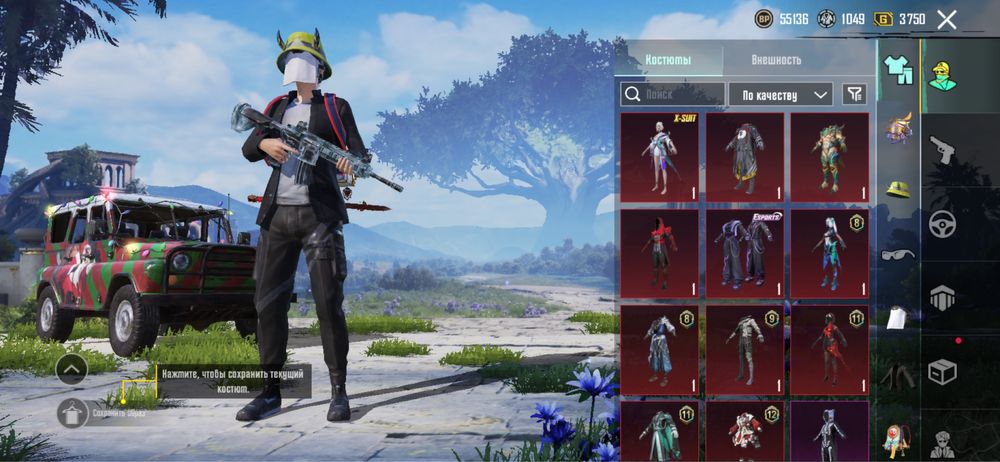Click the costume search field
This screenshot has height=462, width=1000.
(x=672, y=94)
